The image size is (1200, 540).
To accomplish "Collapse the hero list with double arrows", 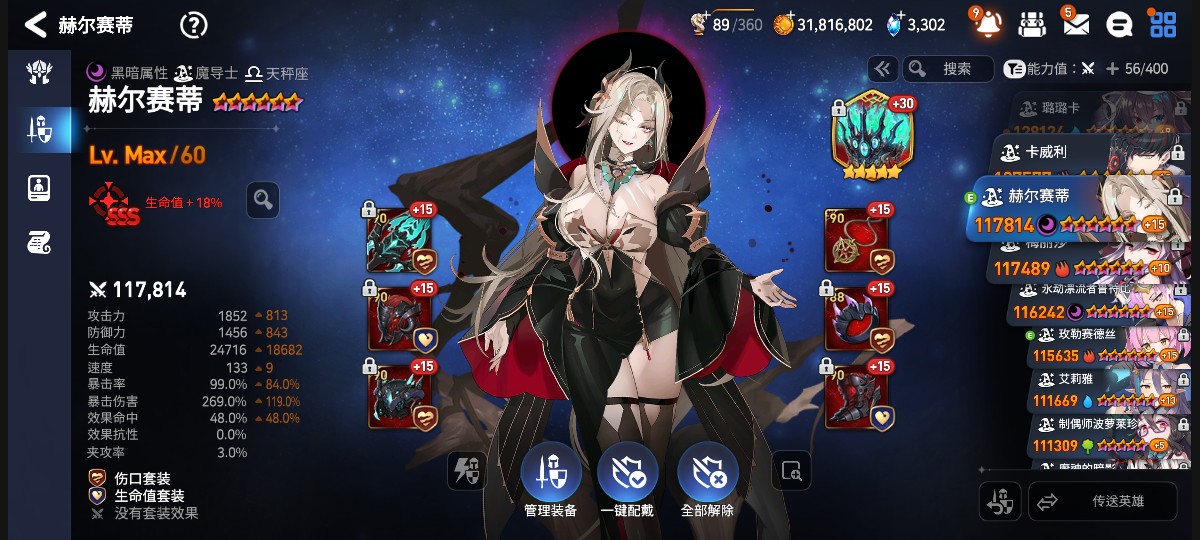I will click(883, 69).
